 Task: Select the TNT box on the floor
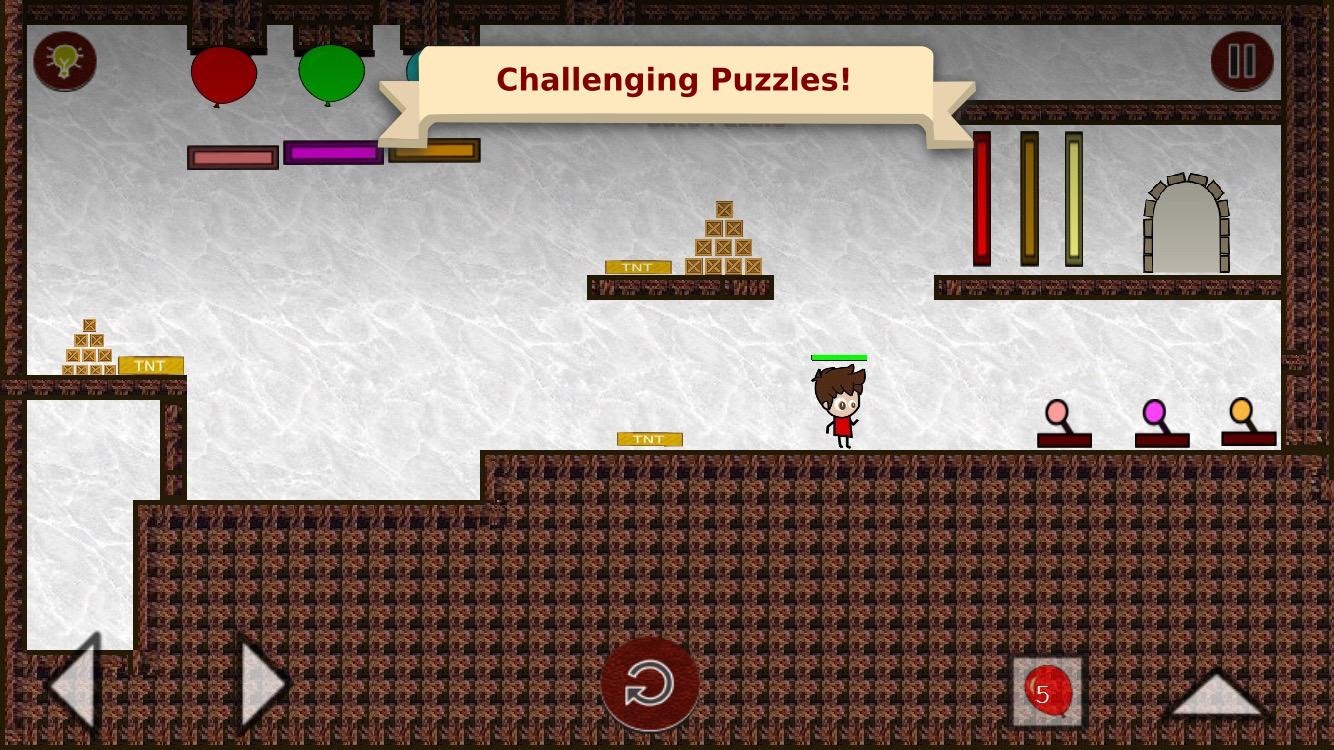649,439
